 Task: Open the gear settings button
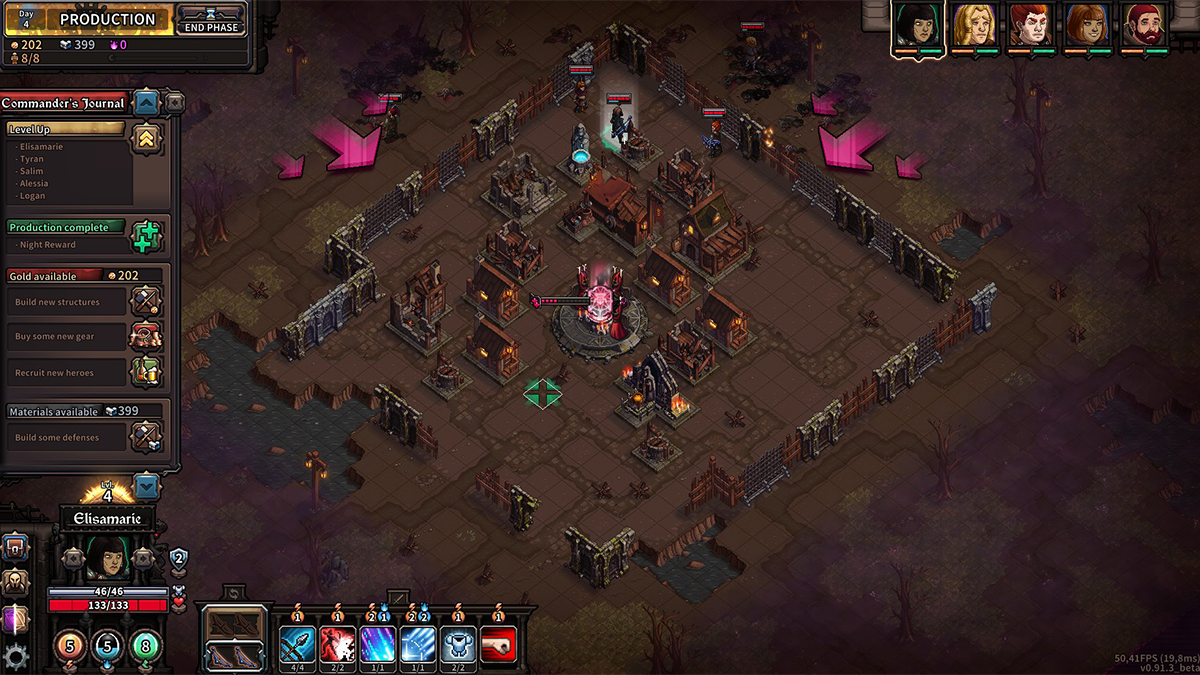[x=15, y=656]
